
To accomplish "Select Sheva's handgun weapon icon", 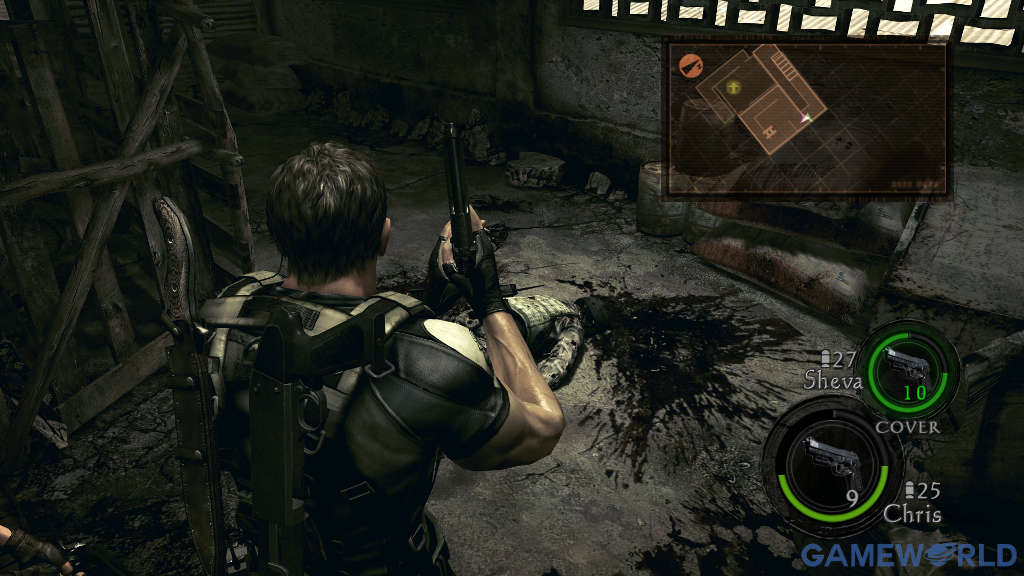I will pyautogui.click(x=908, y=366).
